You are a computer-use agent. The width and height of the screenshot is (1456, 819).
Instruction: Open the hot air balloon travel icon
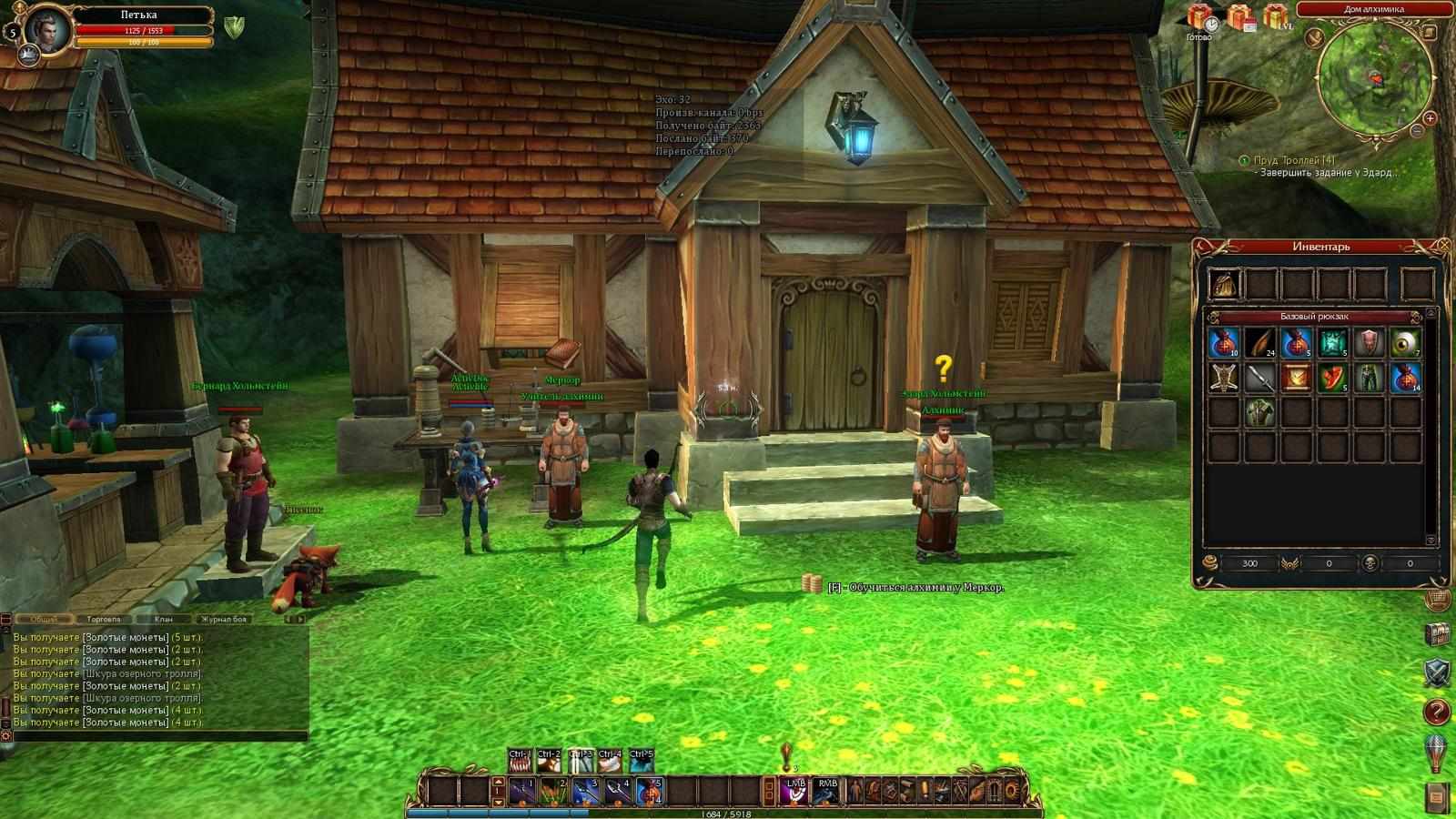point(1437,753)
